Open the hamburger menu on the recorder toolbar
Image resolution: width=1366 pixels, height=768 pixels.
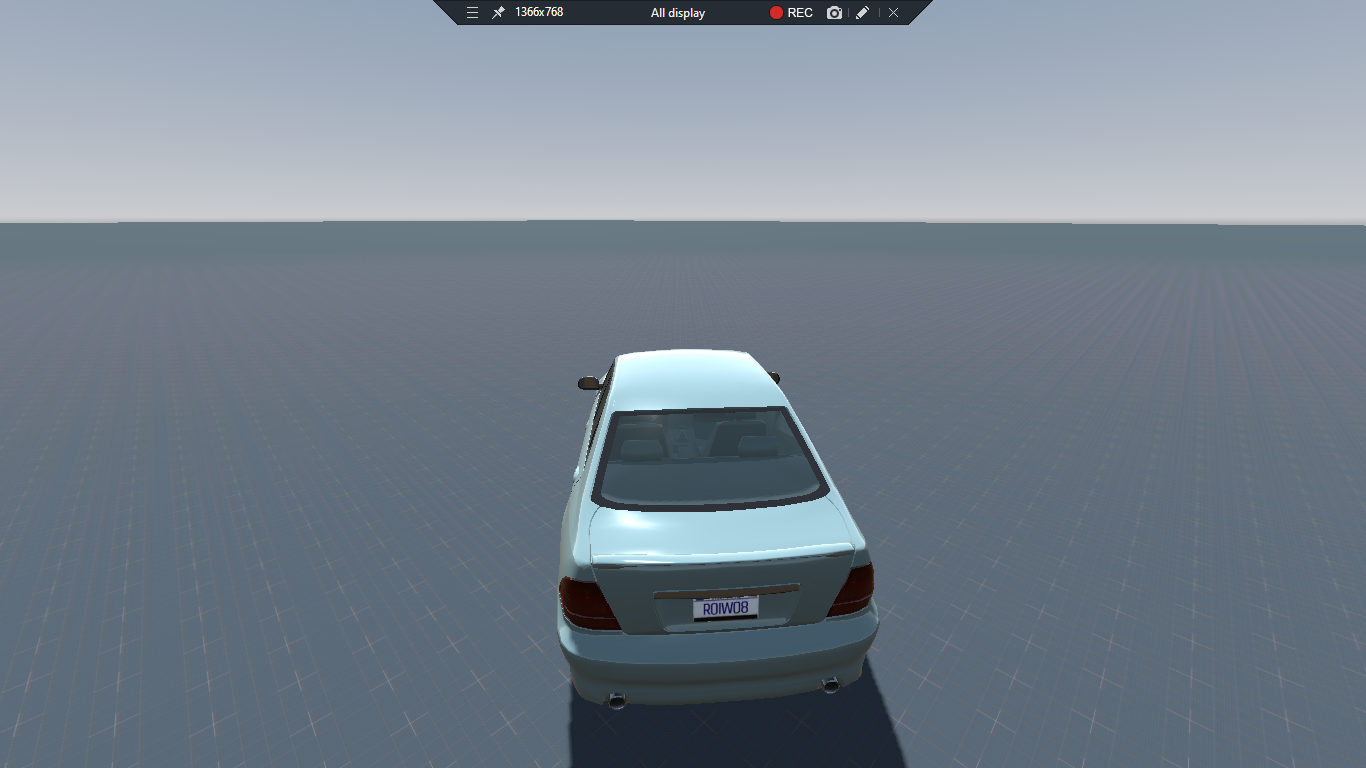click(x=472, y=13)
